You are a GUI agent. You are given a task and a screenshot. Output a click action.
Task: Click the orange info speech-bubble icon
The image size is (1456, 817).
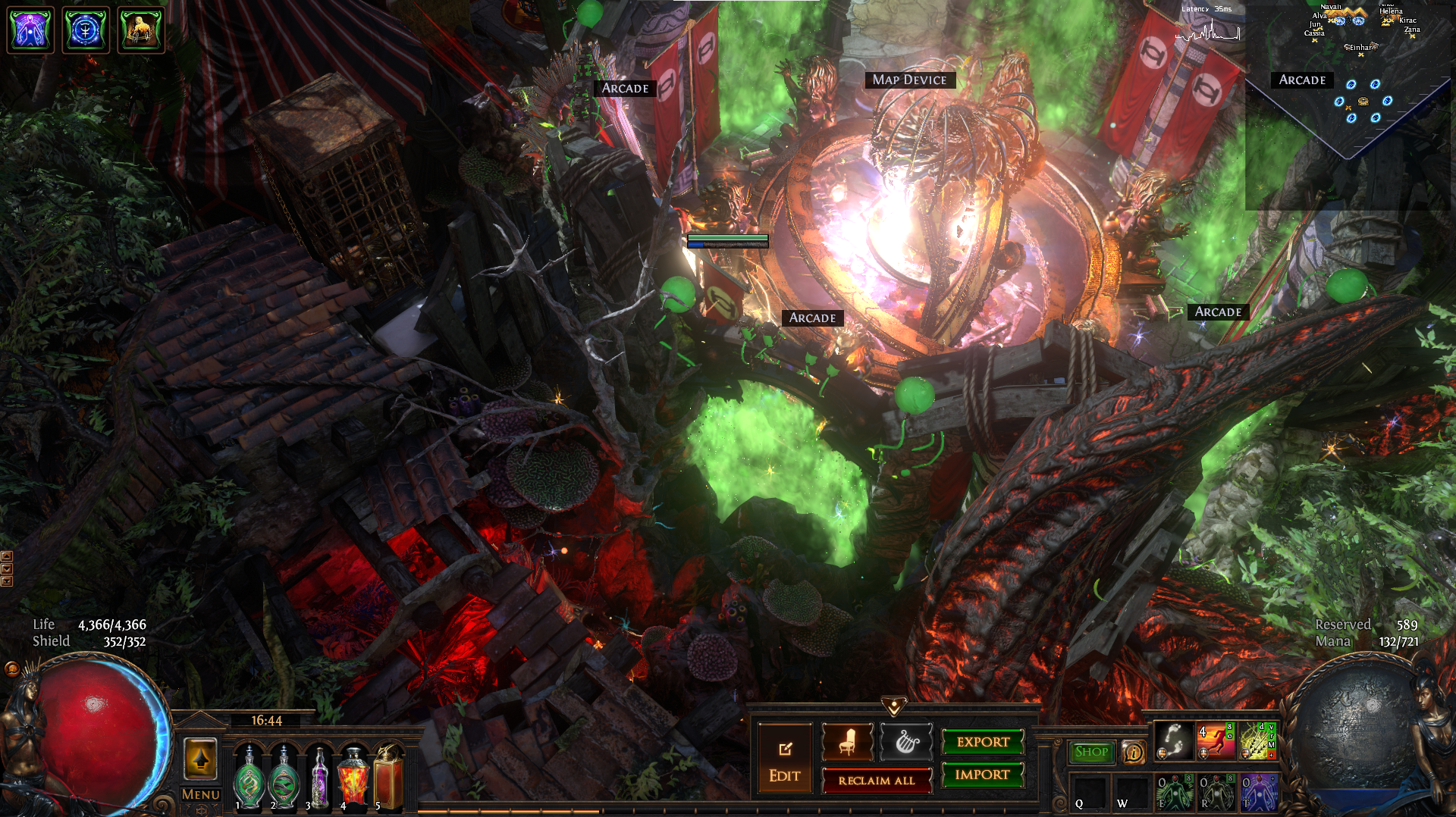1133,752
